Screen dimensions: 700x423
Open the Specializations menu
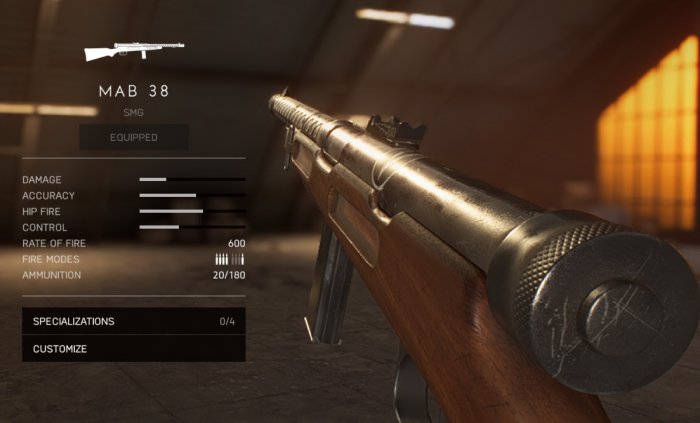tap(133, 321)
